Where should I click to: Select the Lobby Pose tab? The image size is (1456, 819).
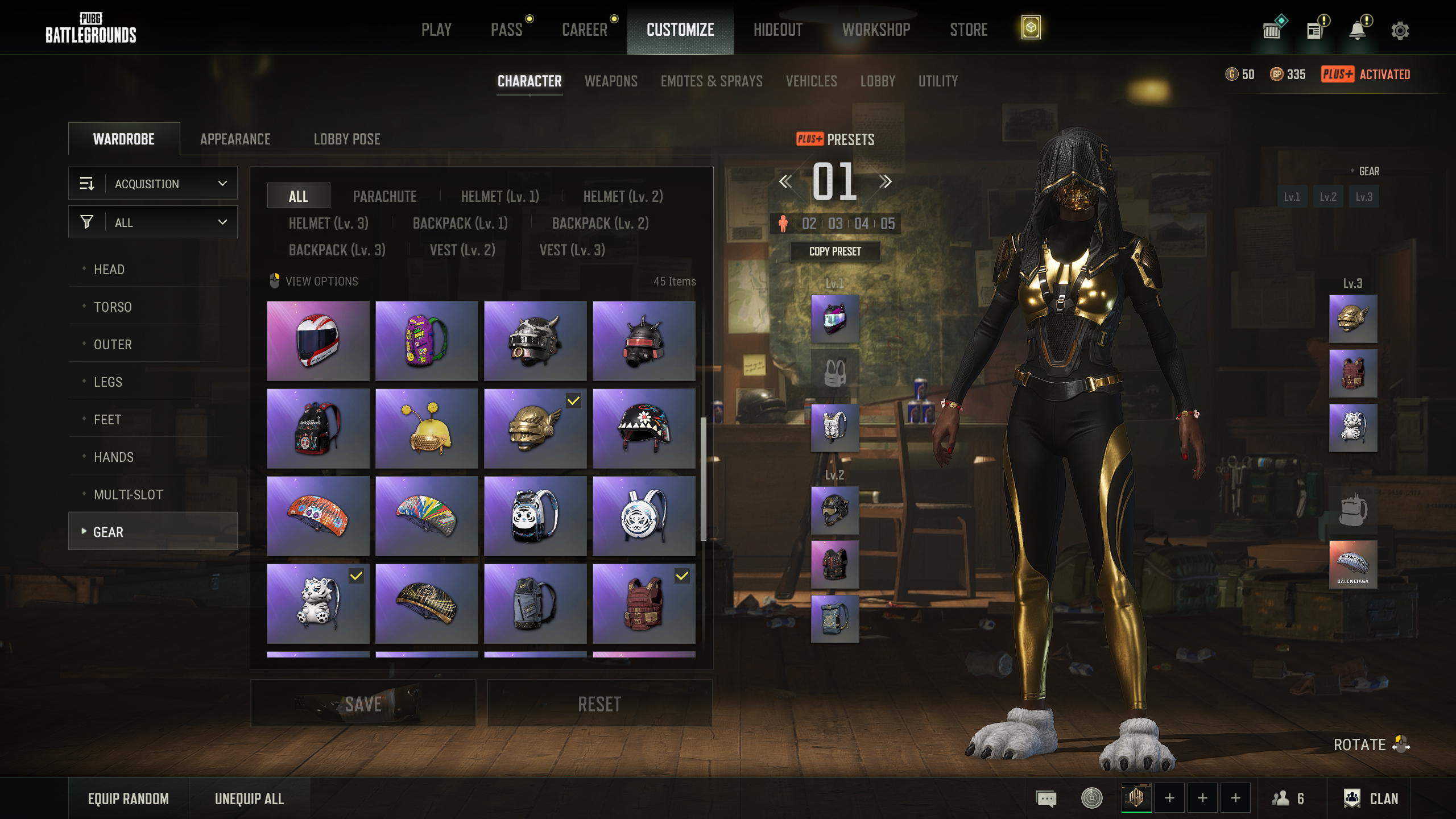pos(347,139)
